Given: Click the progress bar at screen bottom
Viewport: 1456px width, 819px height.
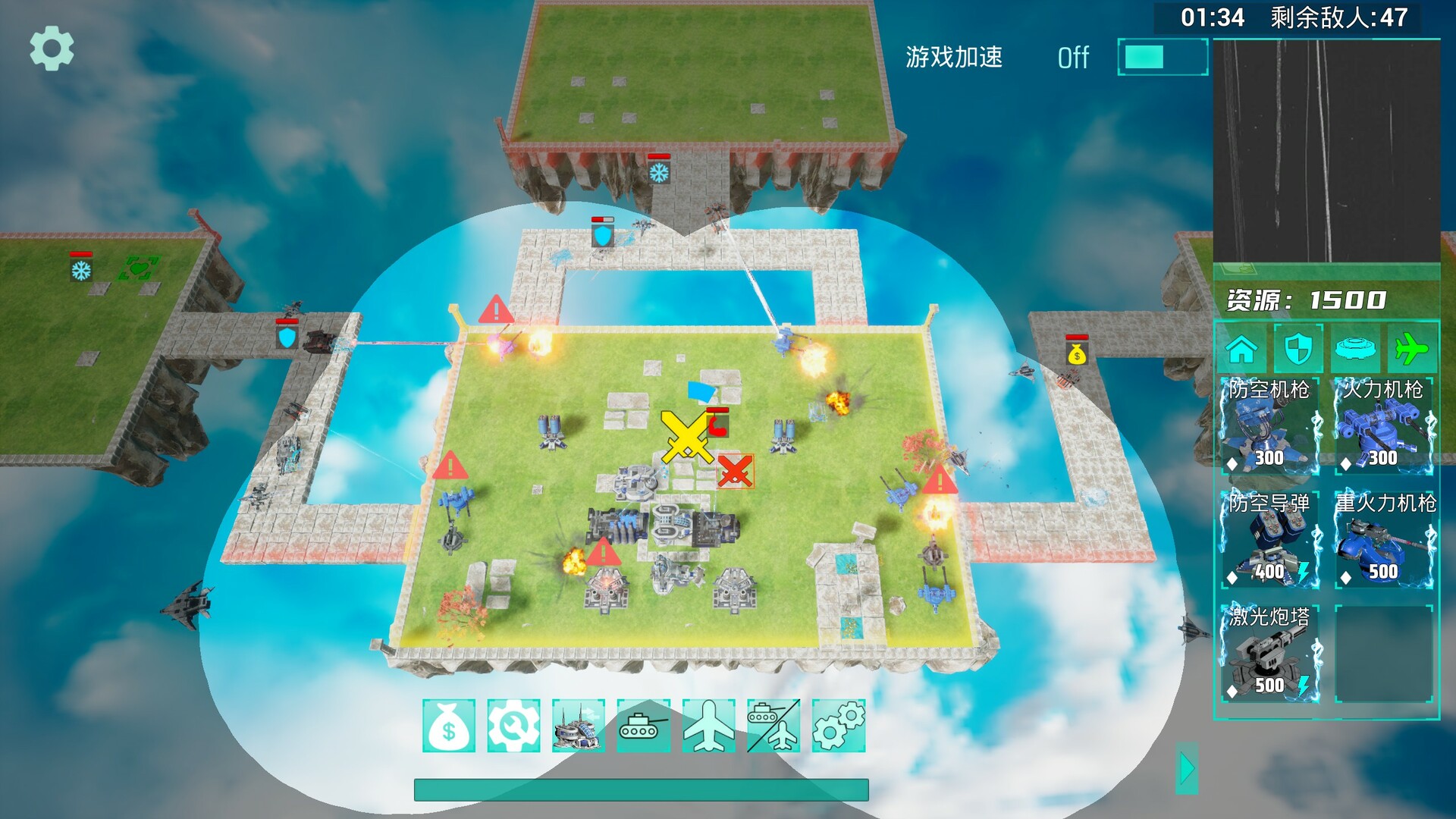Looking at the screenshot, I should pos(641,789).
